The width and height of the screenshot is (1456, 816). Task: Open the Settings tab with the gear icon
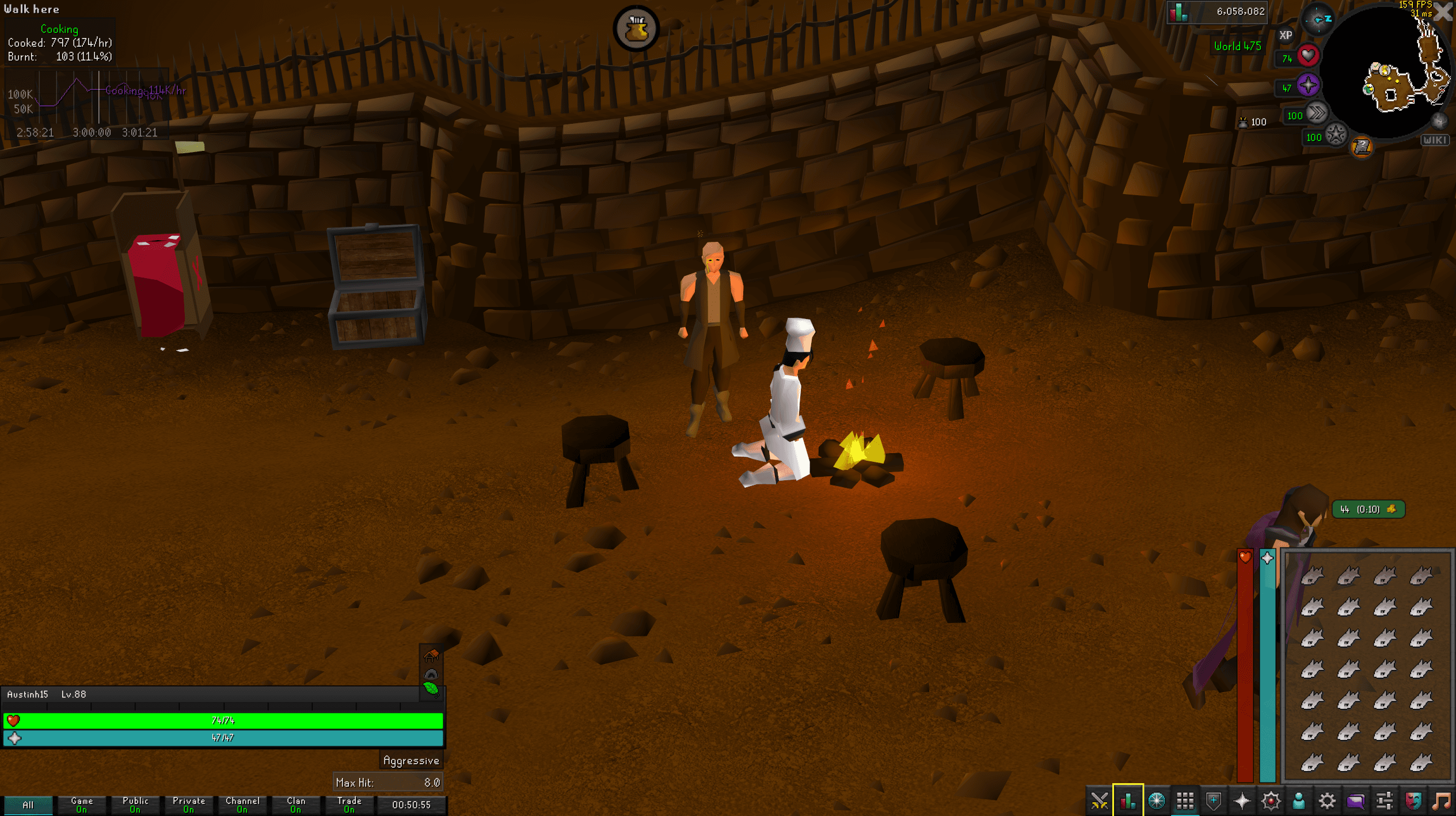coord(1326,800)
